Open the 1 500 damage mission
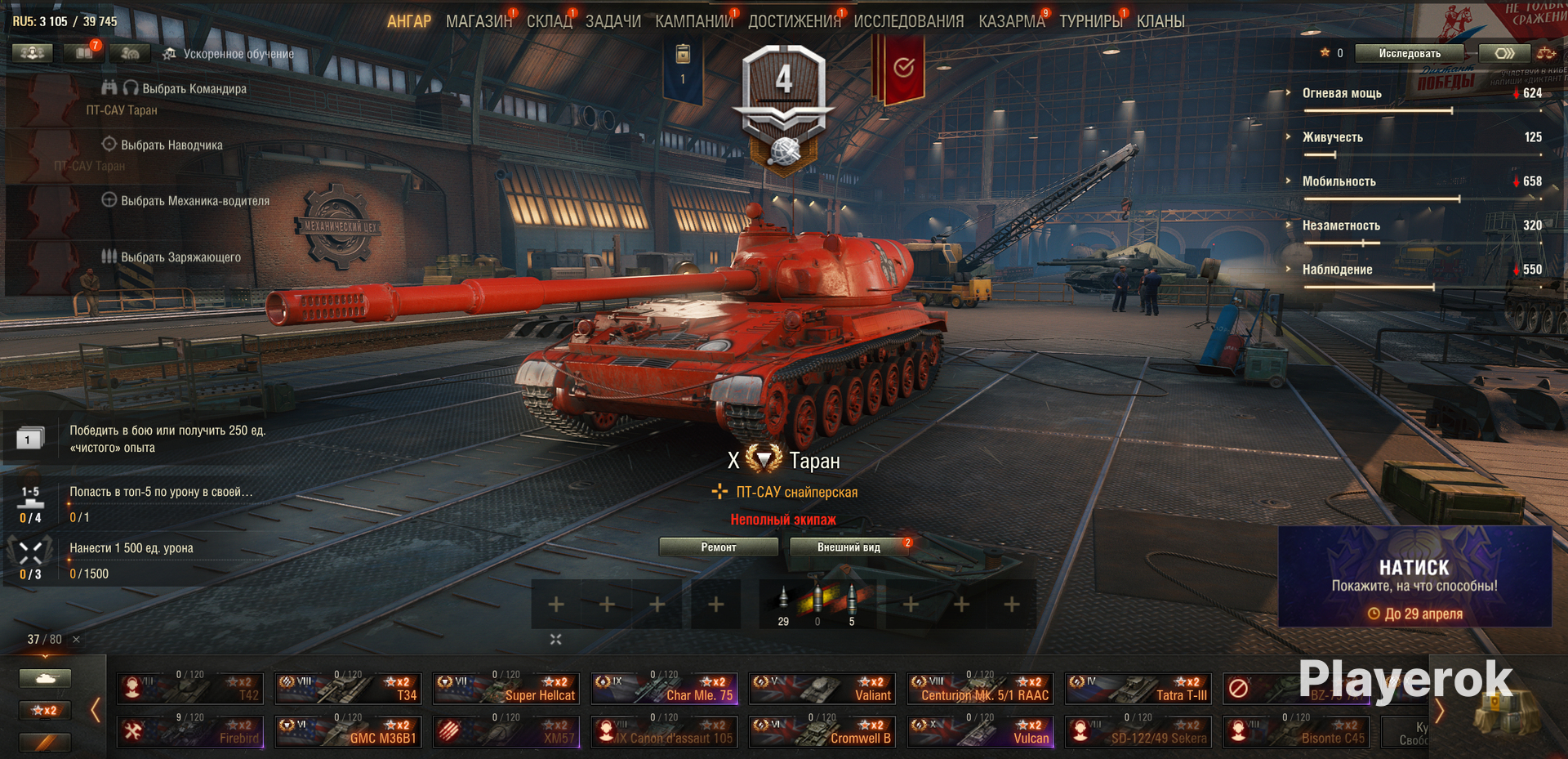This screenshot has width=1568, height=759. tap(131, 548)
